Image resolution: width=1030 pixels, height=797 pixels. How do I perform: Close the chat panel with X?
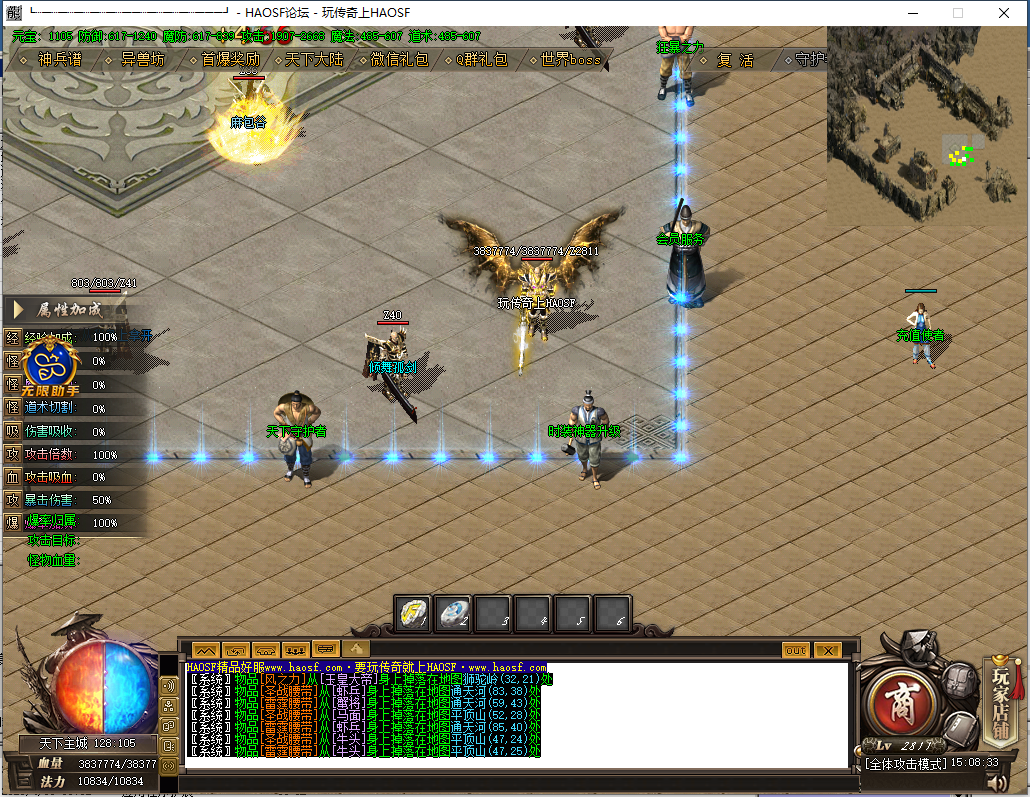(x=827, y=650)
